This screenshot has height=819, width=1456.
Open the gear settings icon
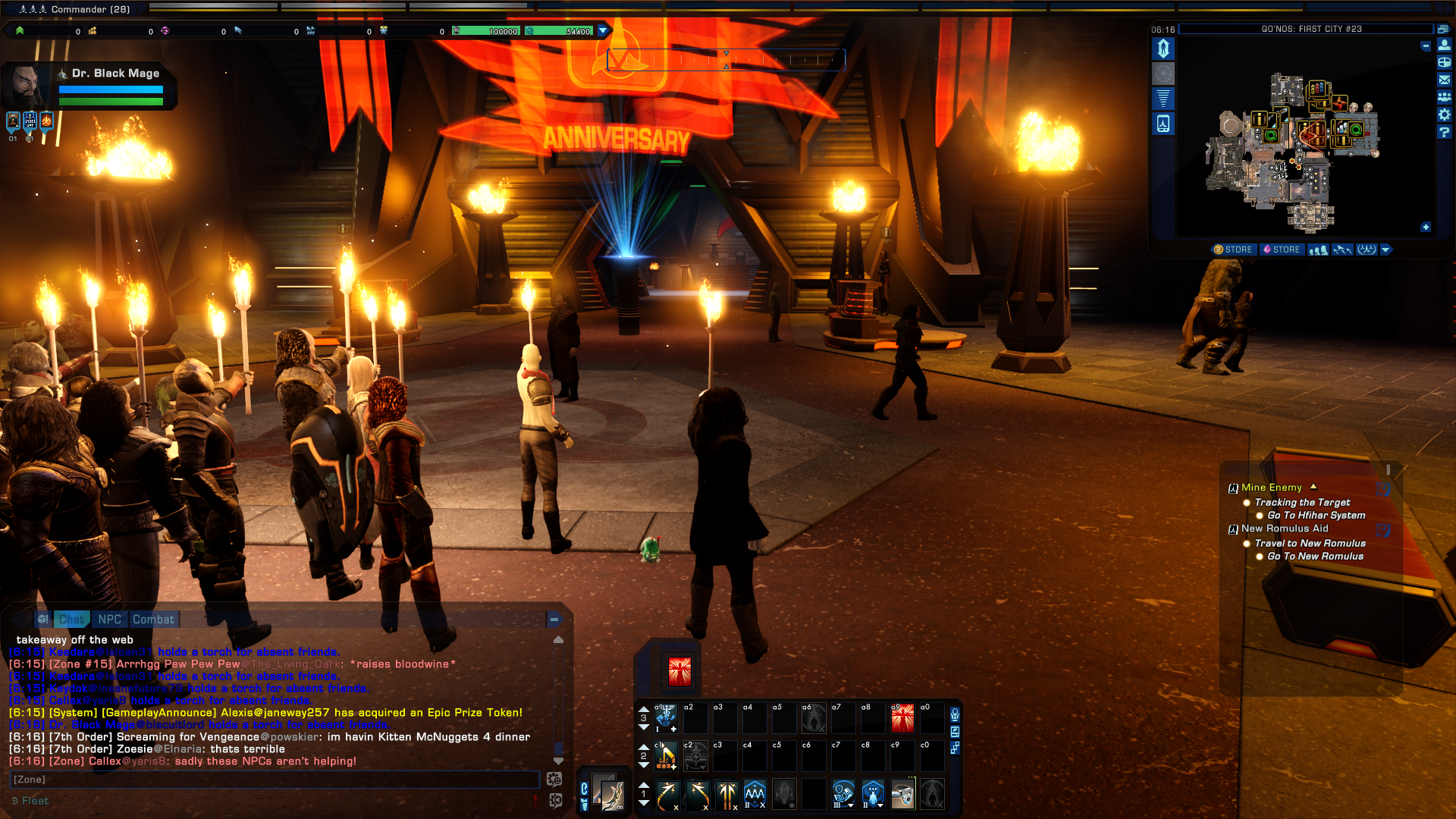[x=1445, y=115]
